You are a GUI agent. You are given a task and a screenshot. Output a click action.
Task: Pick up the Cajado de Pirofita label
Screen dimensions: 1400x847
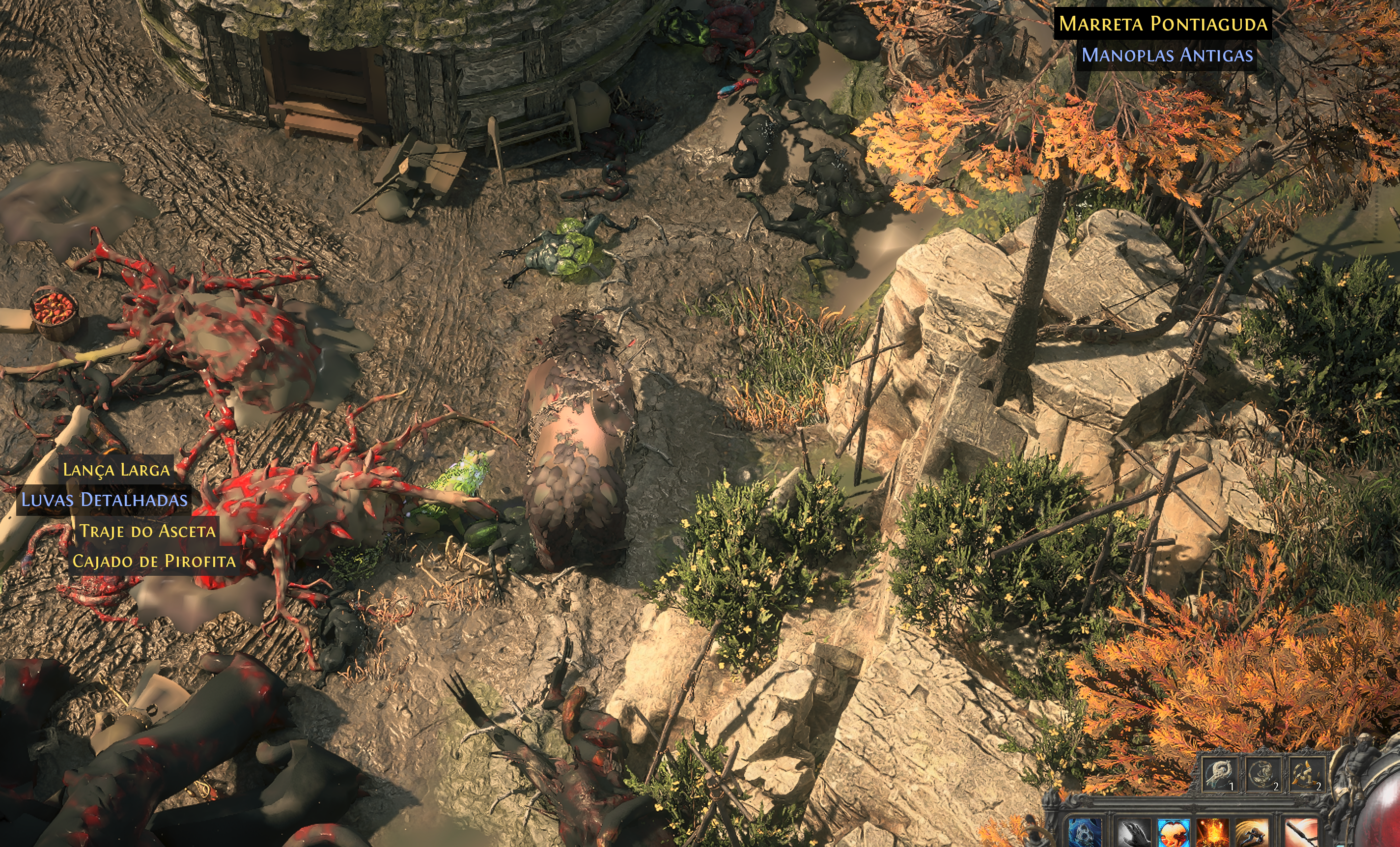(x=154, y=561)
